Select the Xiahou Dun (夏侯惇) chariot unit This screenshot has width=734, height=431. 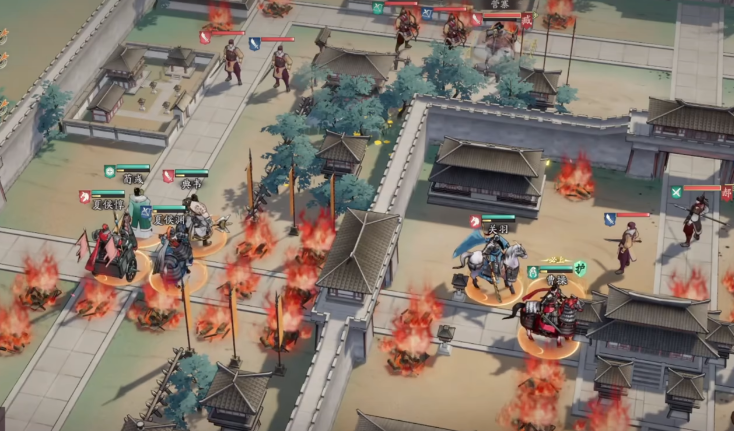[x=111, y=254]
